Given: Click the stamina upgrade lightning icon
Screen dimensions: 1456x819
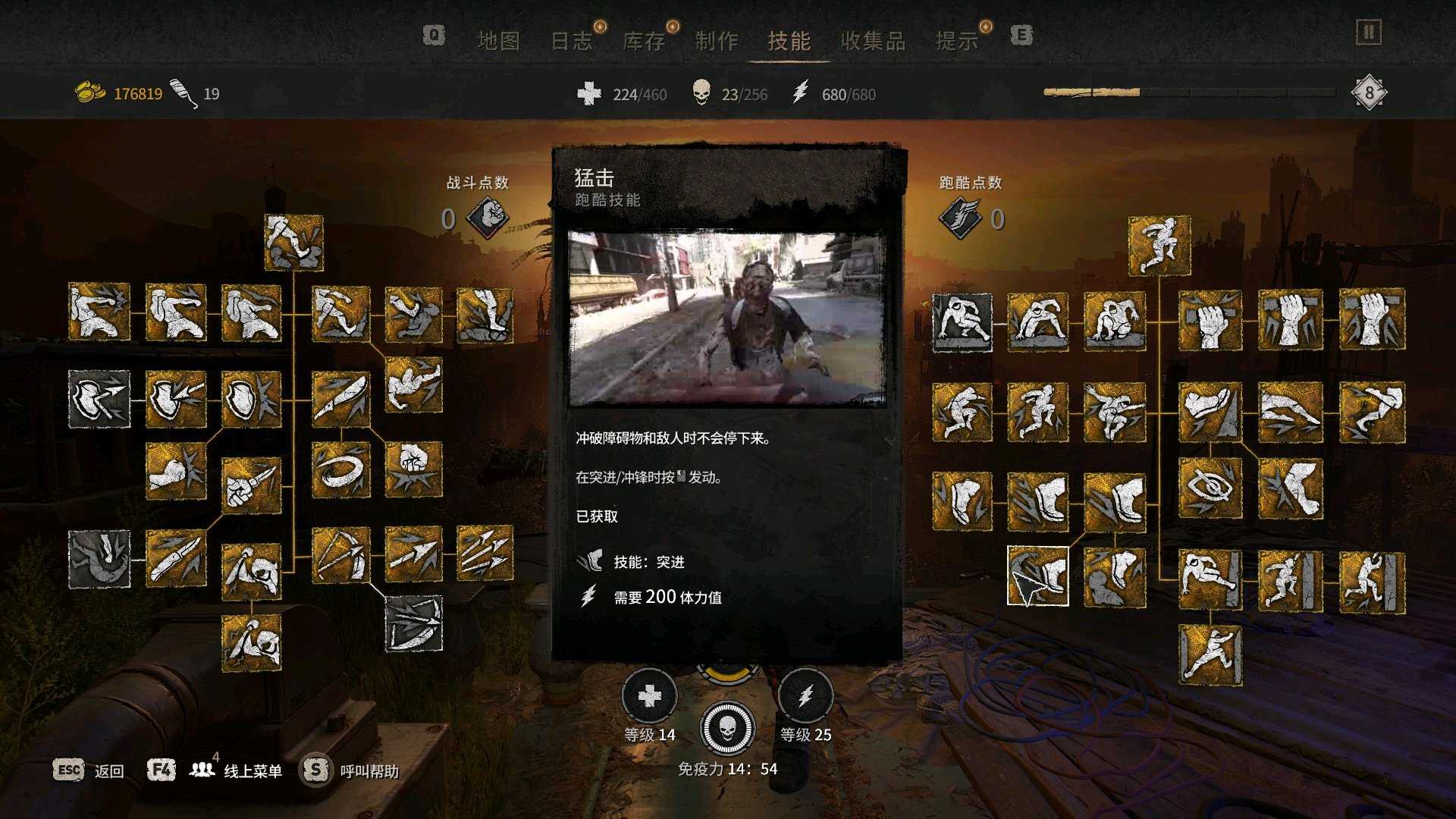Looking at the screenshot, I should tap(805, 696).
